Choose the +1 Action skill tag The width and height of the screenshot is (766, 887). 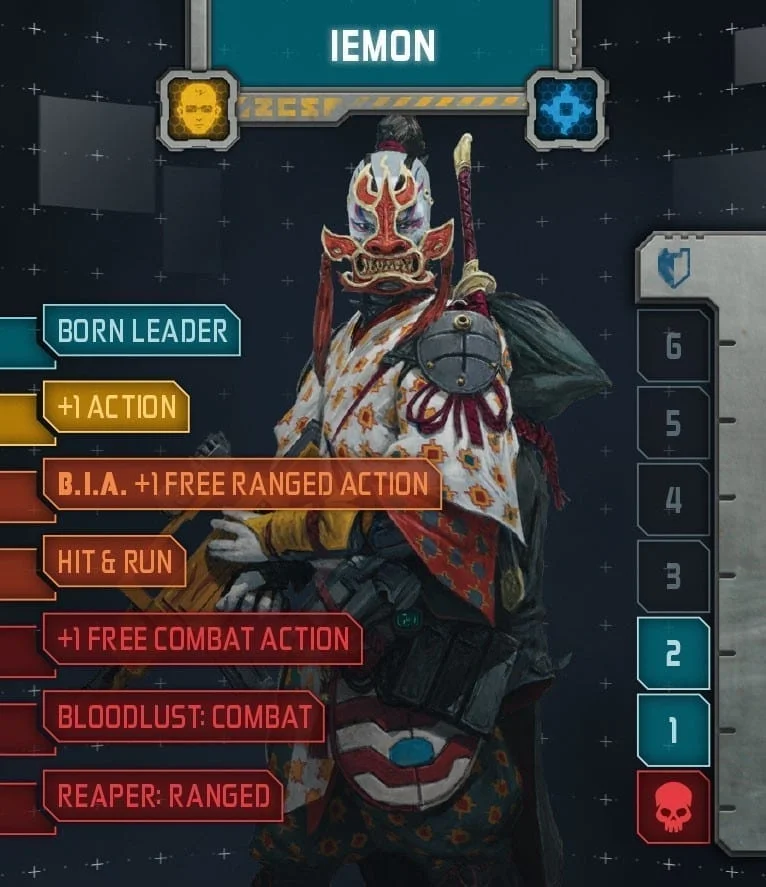117,407
